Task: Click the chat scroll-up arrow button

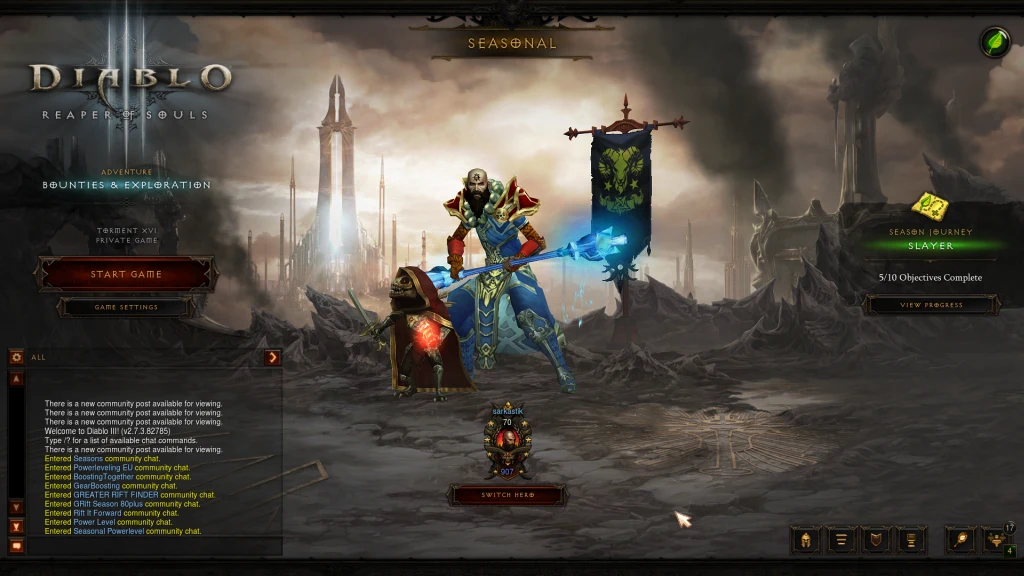Action: click(x=16, y=380)
